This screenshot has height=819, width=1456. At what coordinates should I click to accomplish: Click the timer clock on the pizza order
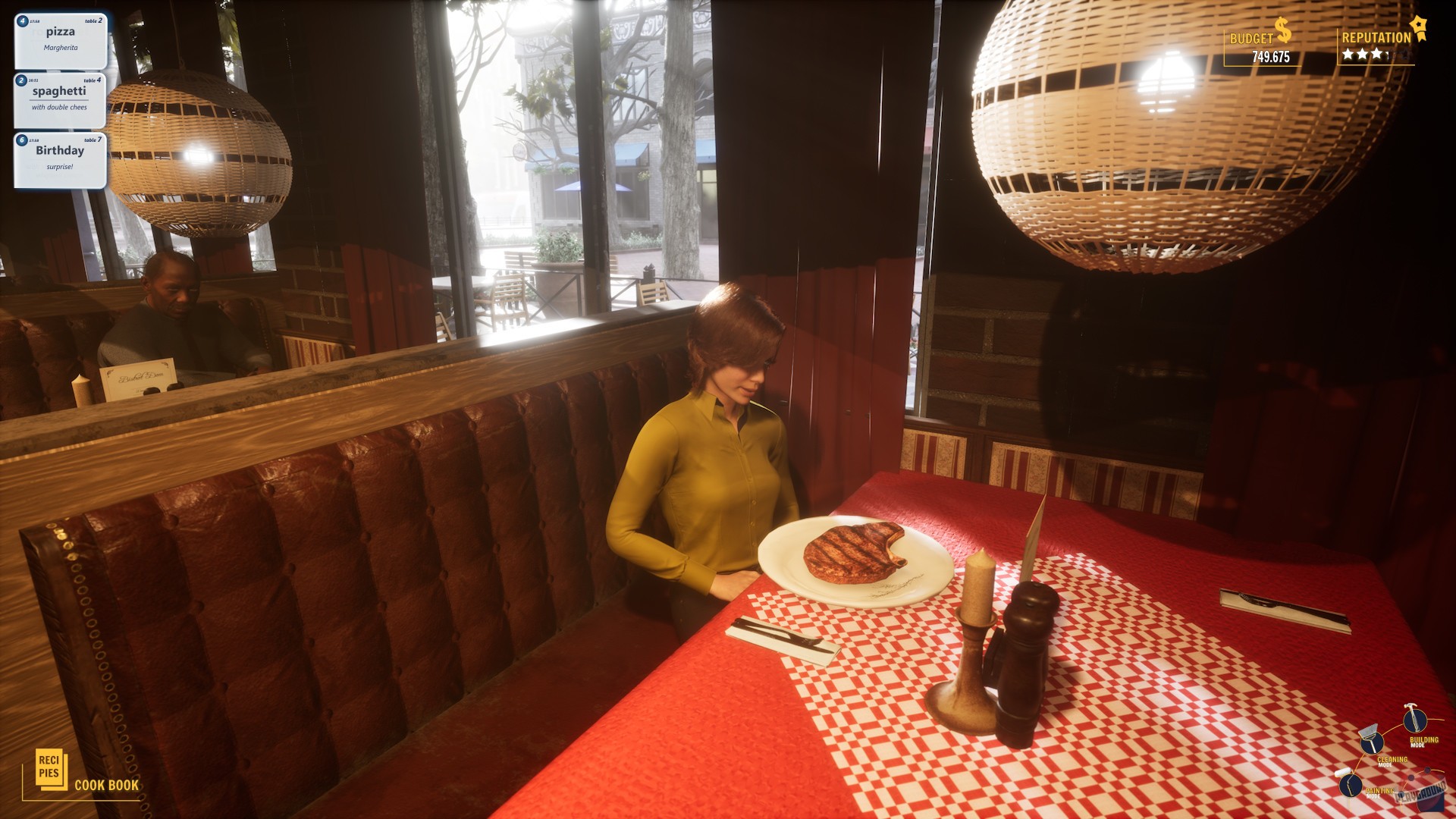coord(33,21)
